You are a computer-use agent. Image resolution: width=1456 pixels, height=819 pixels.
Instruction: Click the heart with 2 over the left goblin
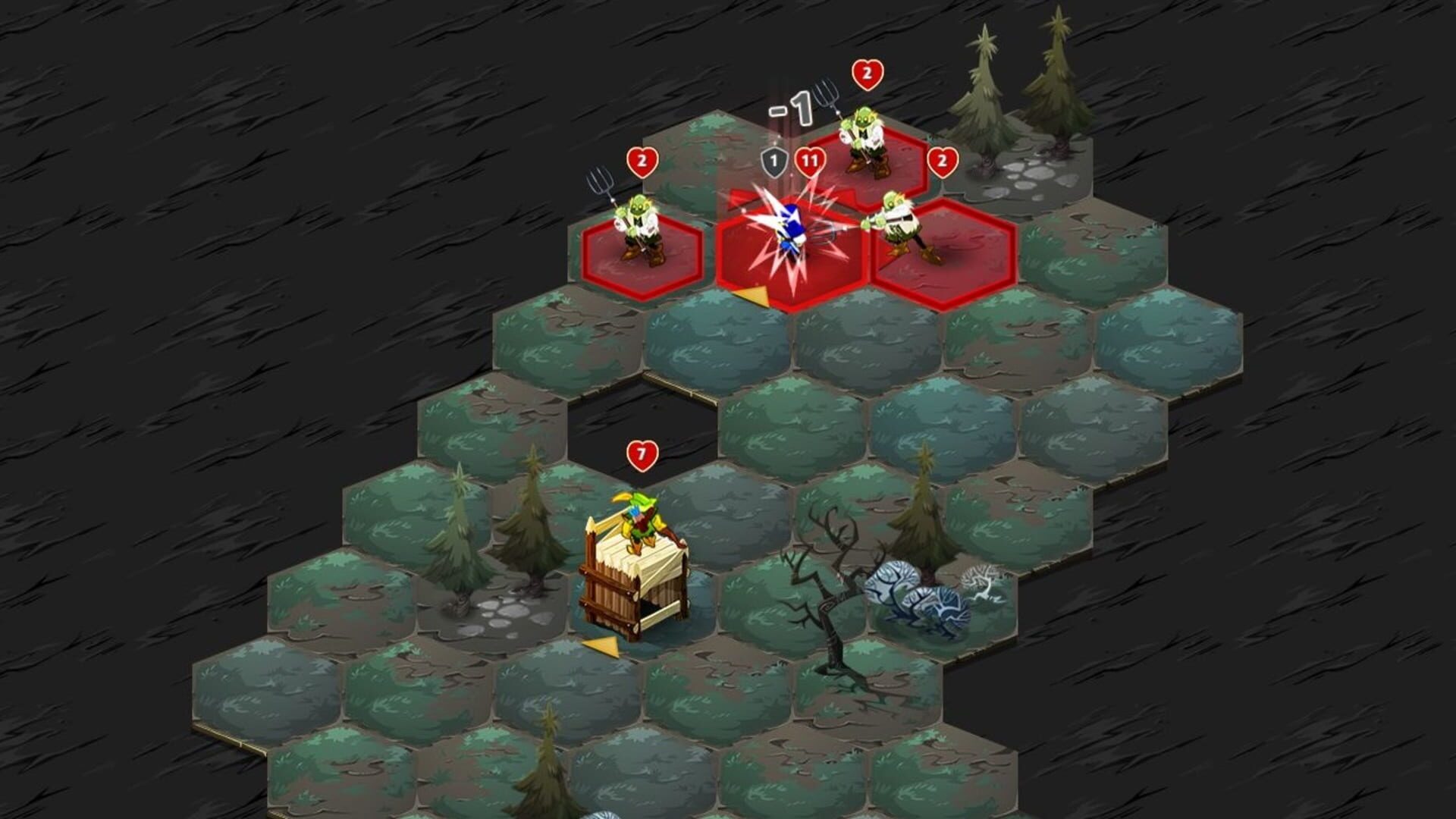(x=641, y=161)
